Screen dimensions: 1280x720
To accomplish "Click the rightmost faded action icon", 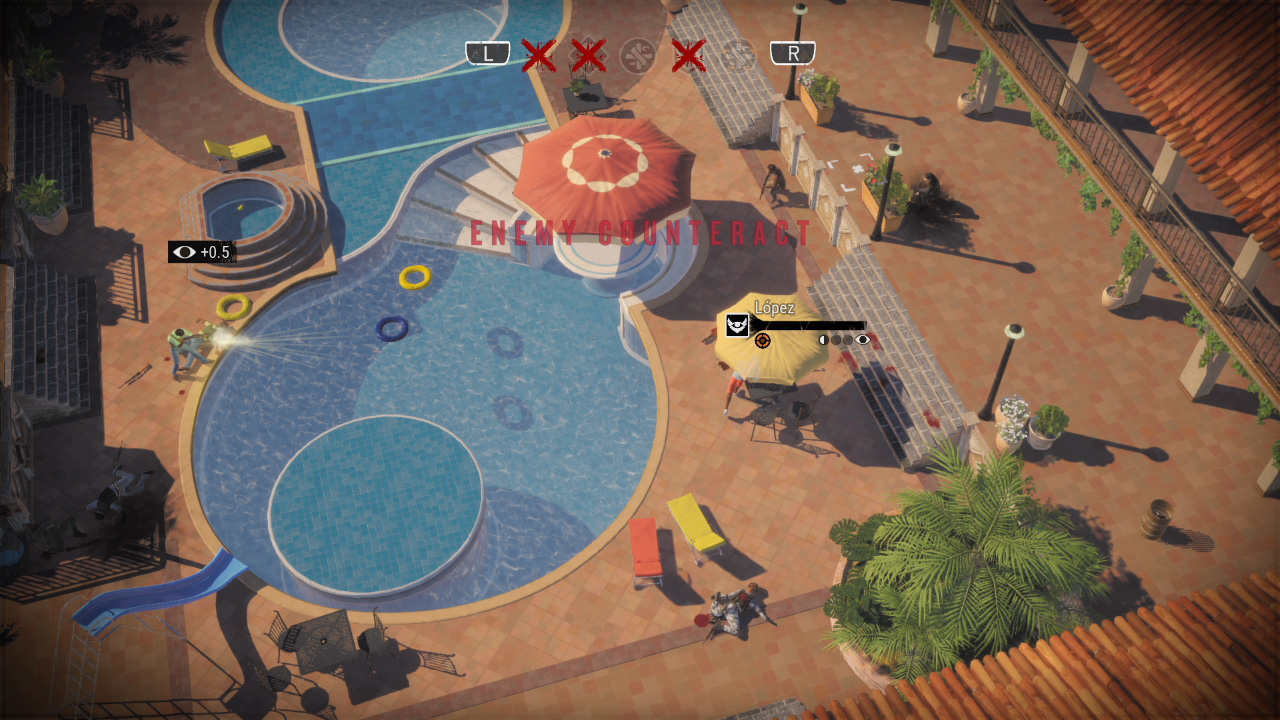I will pos(740,53).
